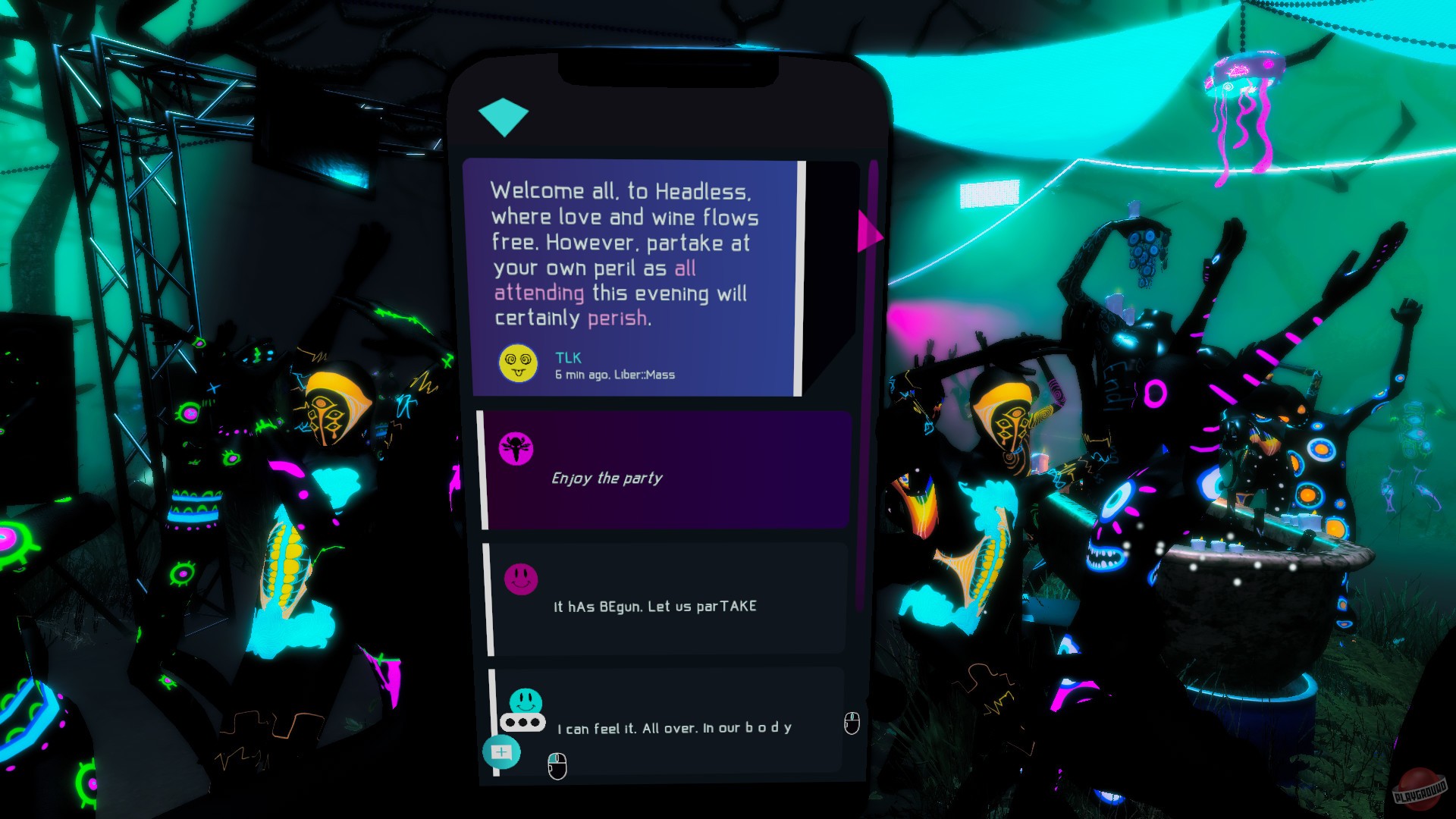
Task: Click the highlighted word 'perish'
Action: pos(618,319)
